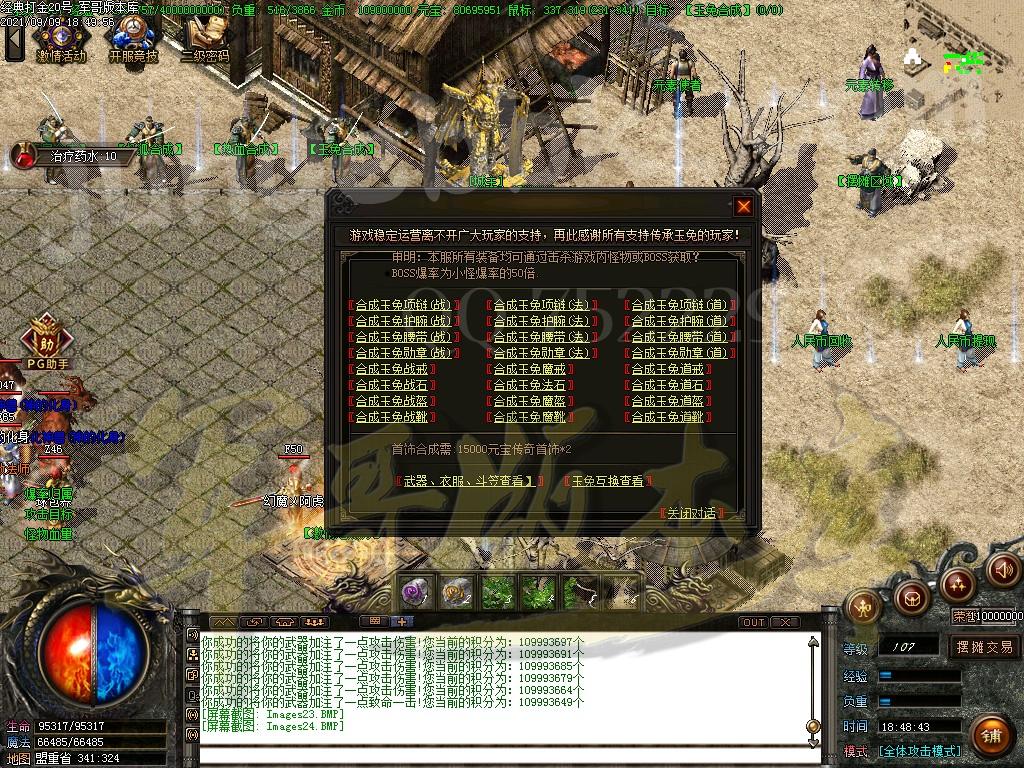Open 玉兔互换查看 link

click(608, 481)
